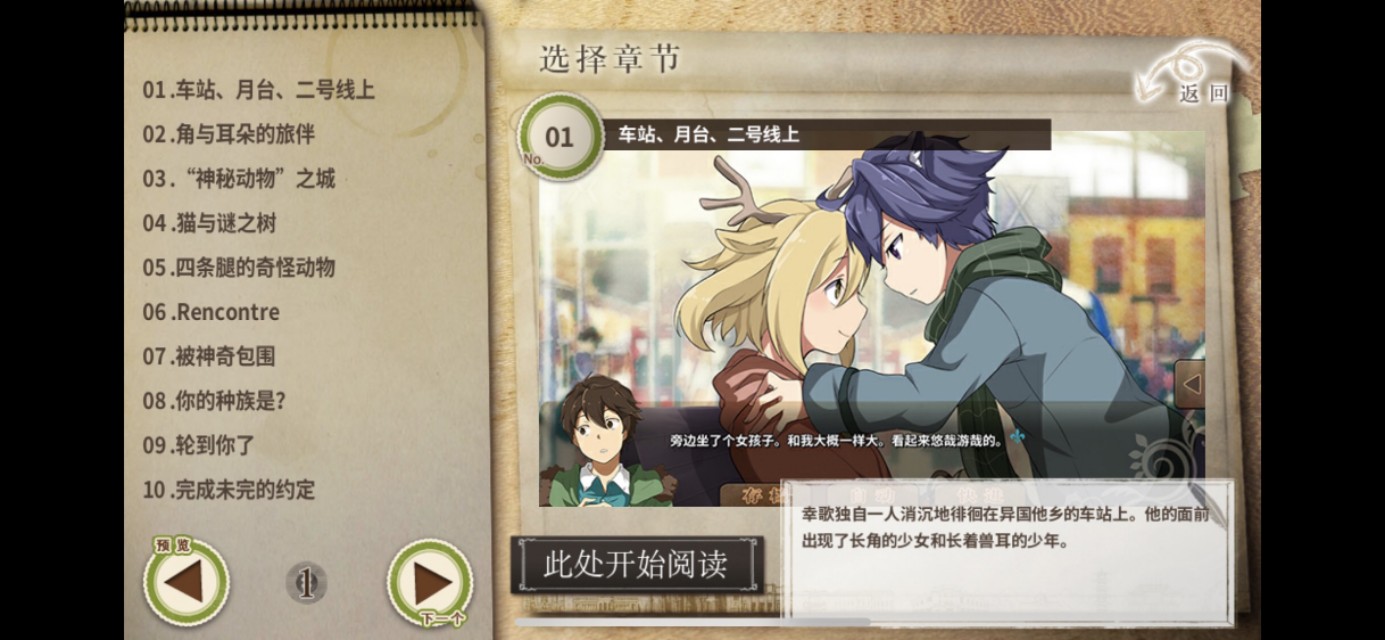The height and width of the screenshot is (640, 1385).
Task: Choose chapter 06 Rencontre
Action: (x=210, y=312)
